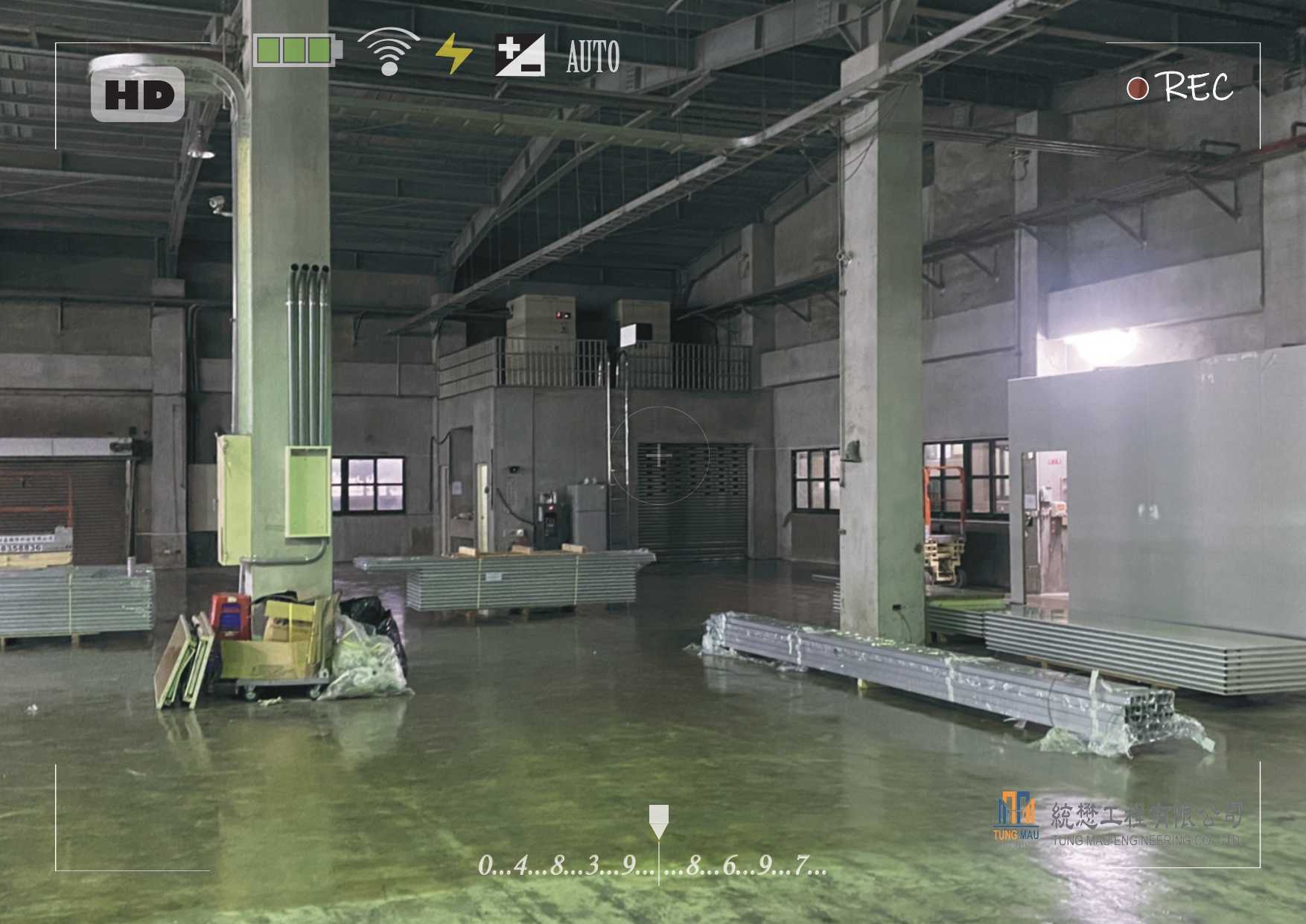Click the Wi-Fi signal icon
Viewport: 1306px width, 924px height.
[388, 52]
